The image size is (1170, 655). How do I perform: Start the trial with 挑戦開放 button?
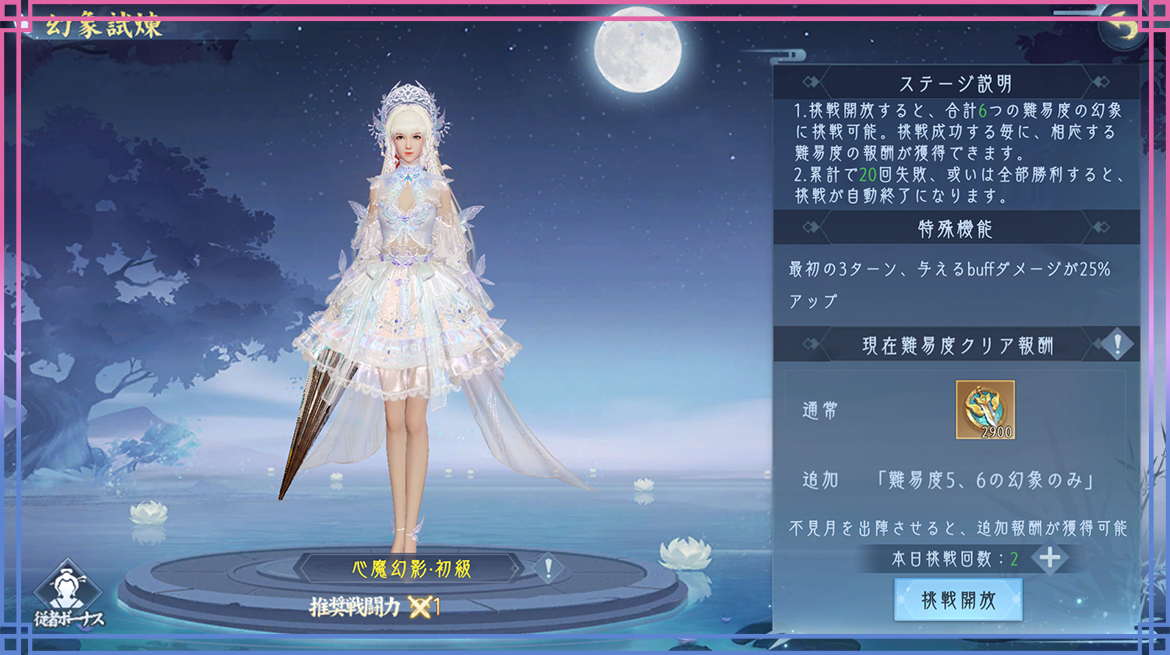pyautogui.click(x=958, y=600)
